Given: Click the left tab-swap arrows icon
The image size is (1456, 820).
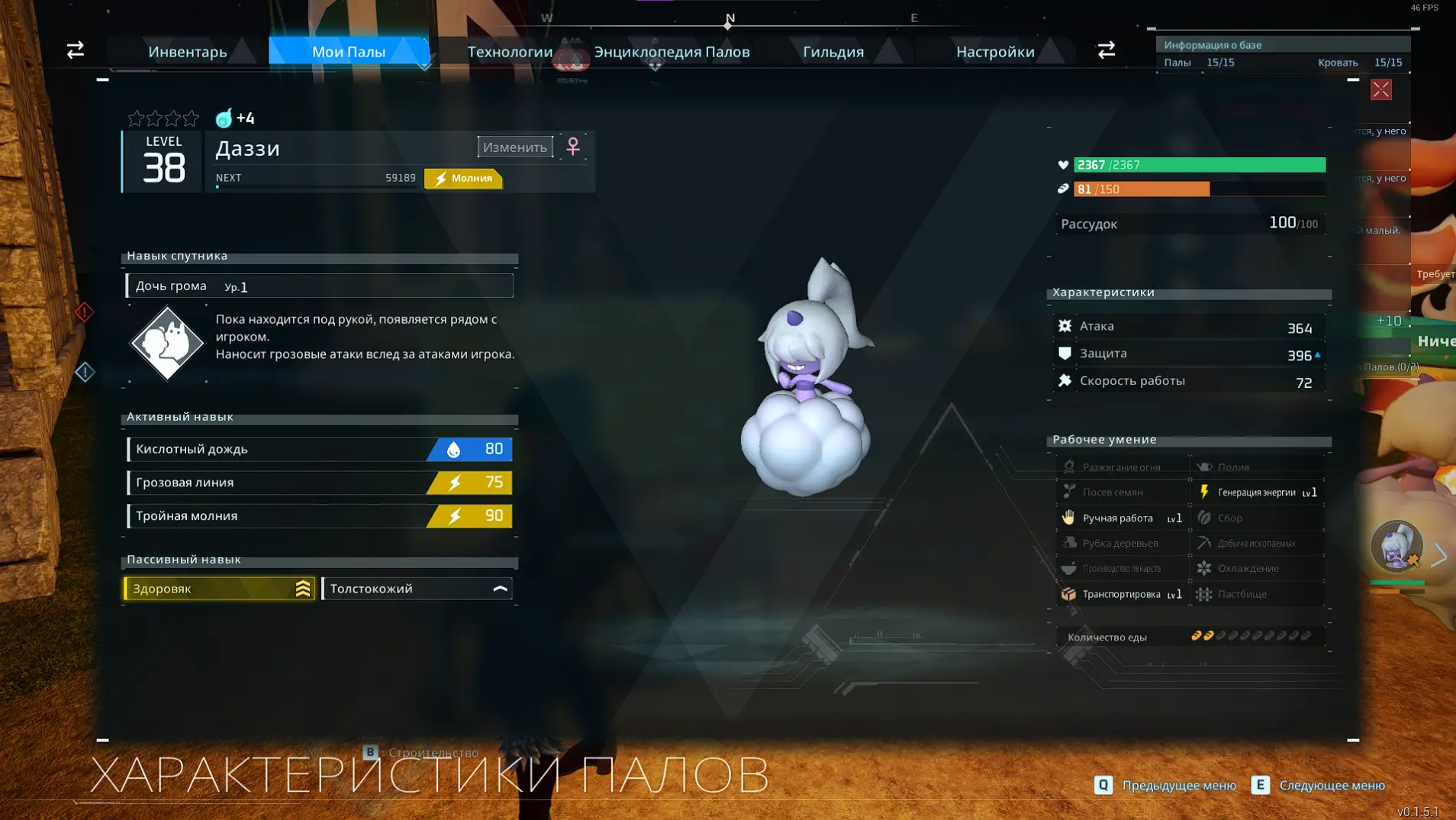Looking at the screenshot, I should pos(75,50).
